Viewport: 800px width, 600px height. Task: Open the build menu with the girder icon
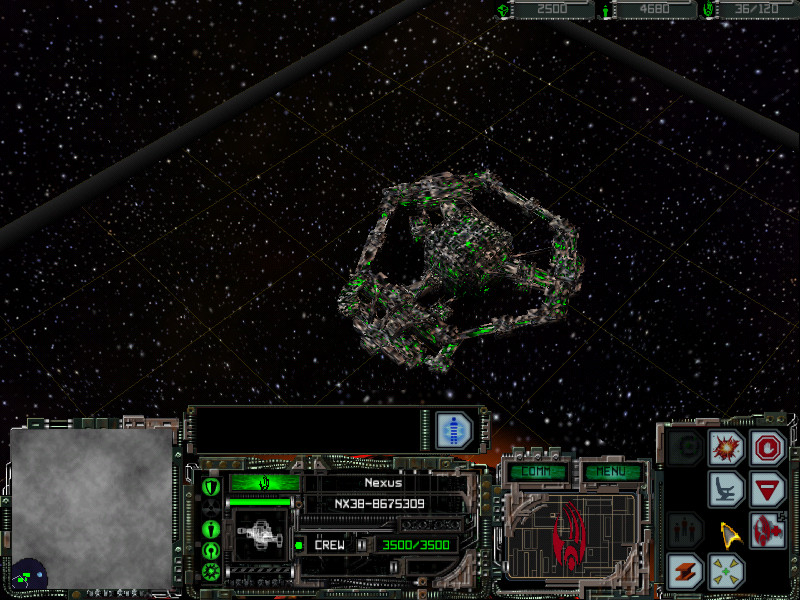click(x=685, y=571)
